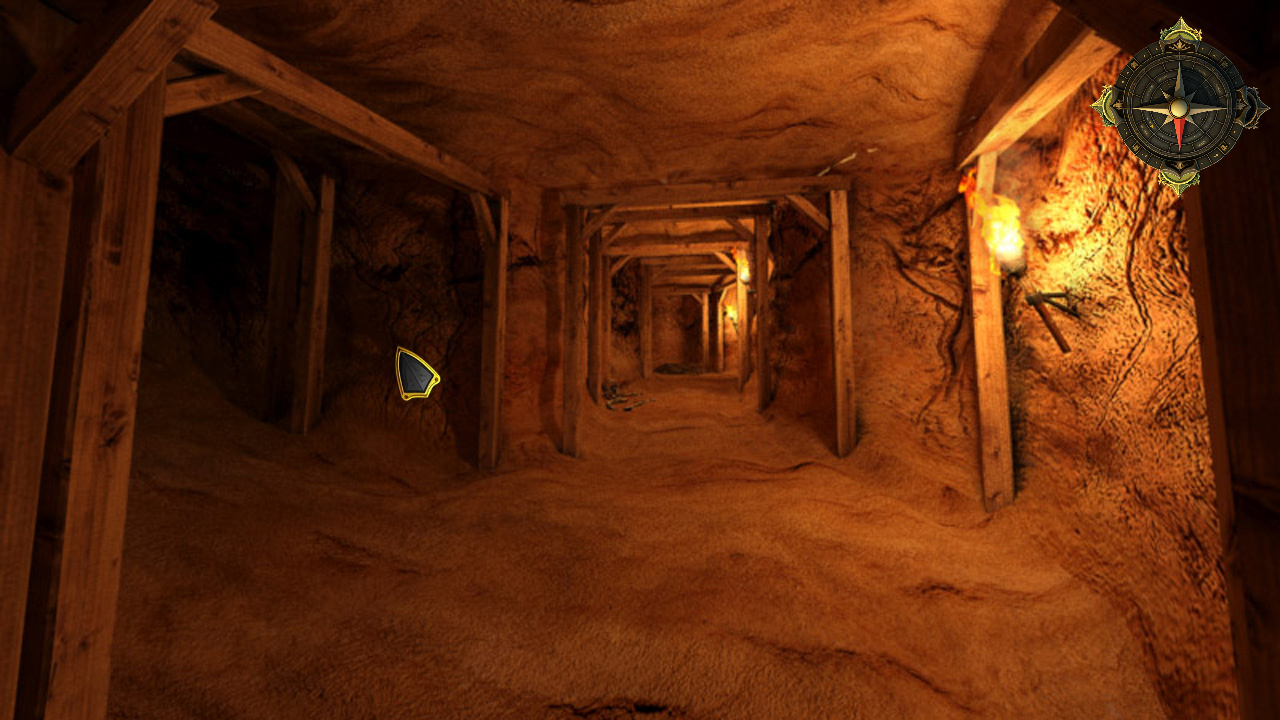The width and height of the screenshot is (1280, 720).
Task: Click the torch flame to inspect it
Action: (1000, 225)
